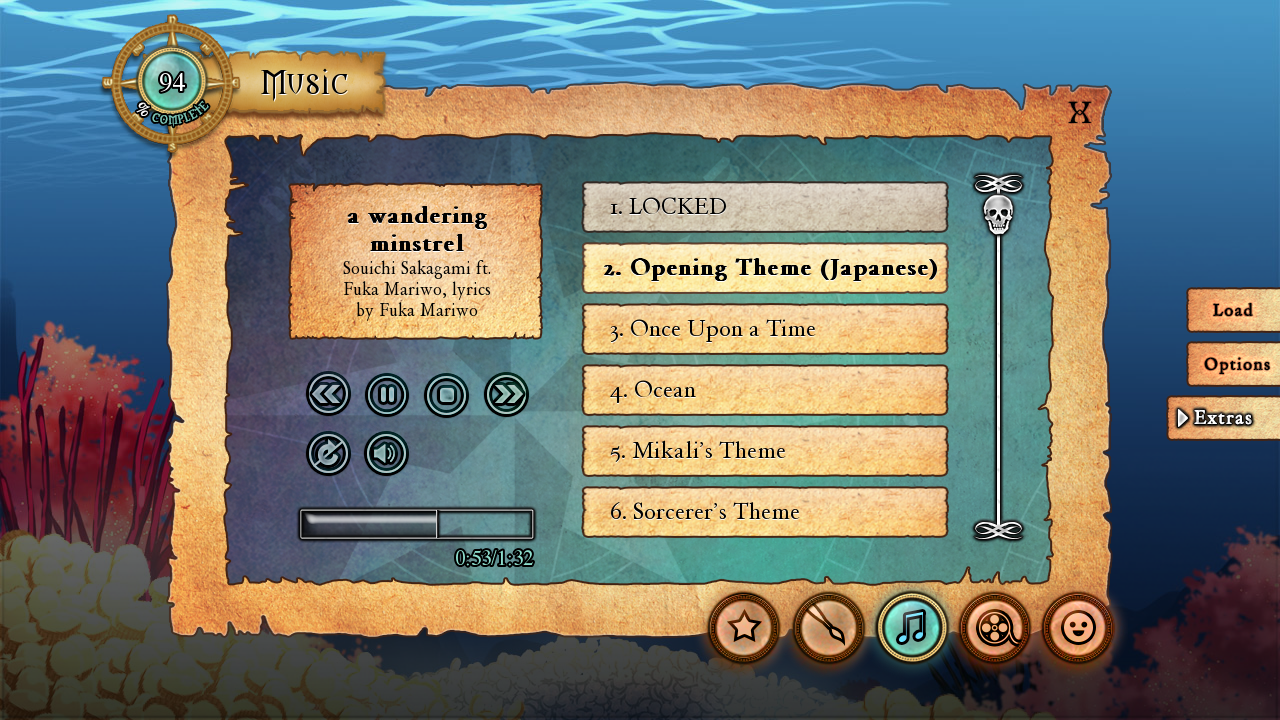Switch to the smiley face gallery tab

[1077, 628]
